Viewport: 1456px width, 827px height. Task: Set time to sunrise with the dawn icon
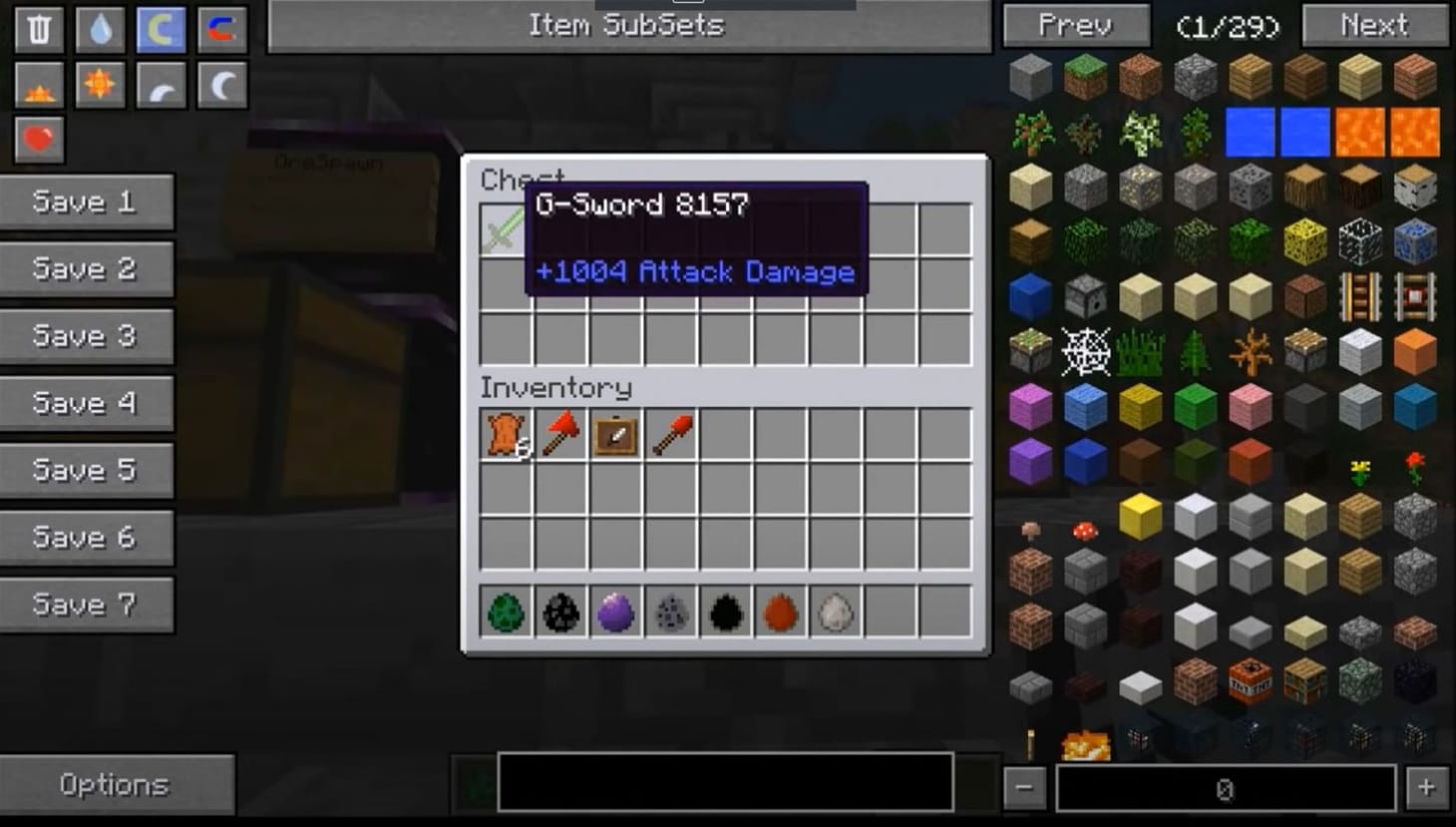click(37, 85)
